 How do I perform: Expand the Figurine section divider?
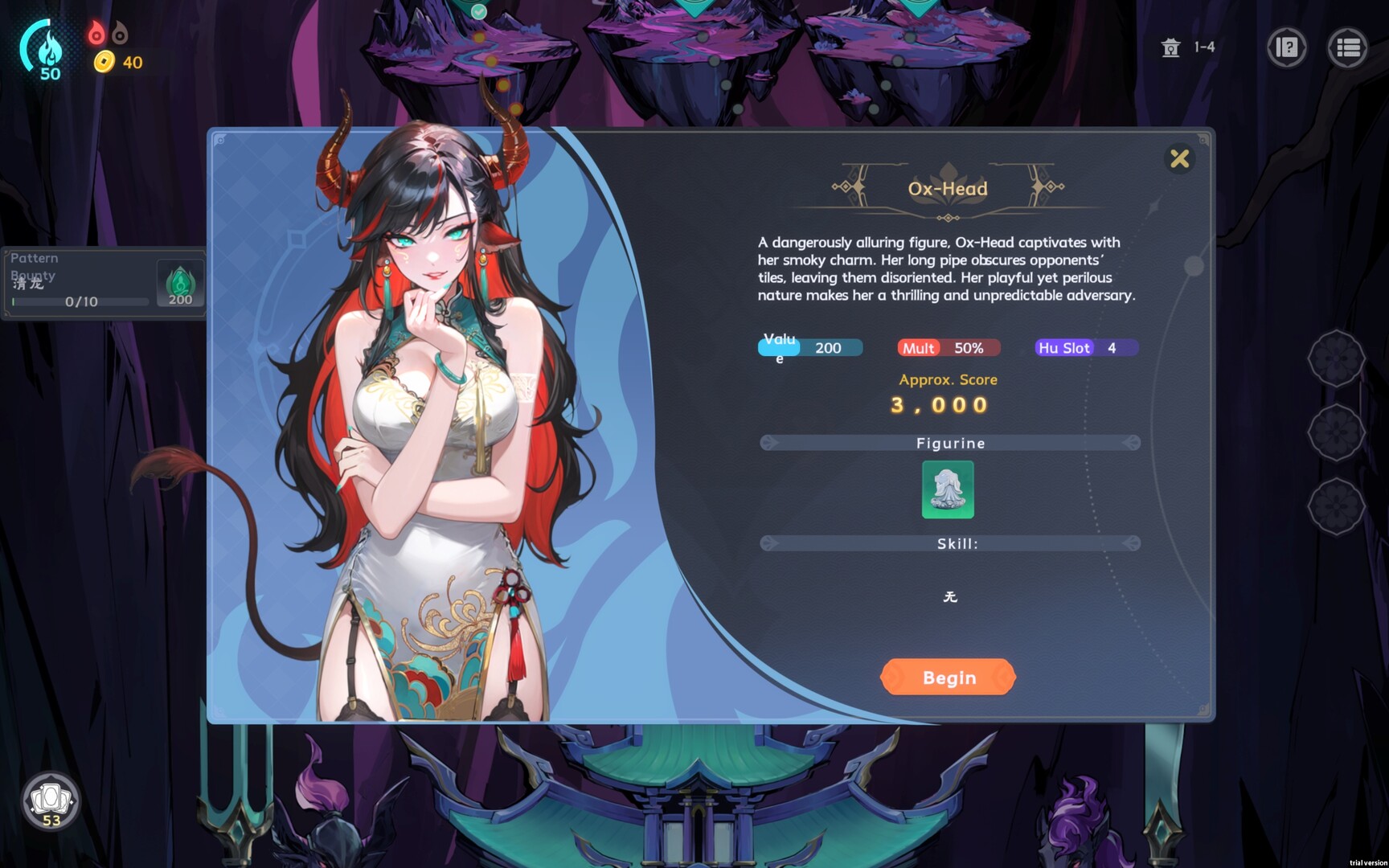951,443
